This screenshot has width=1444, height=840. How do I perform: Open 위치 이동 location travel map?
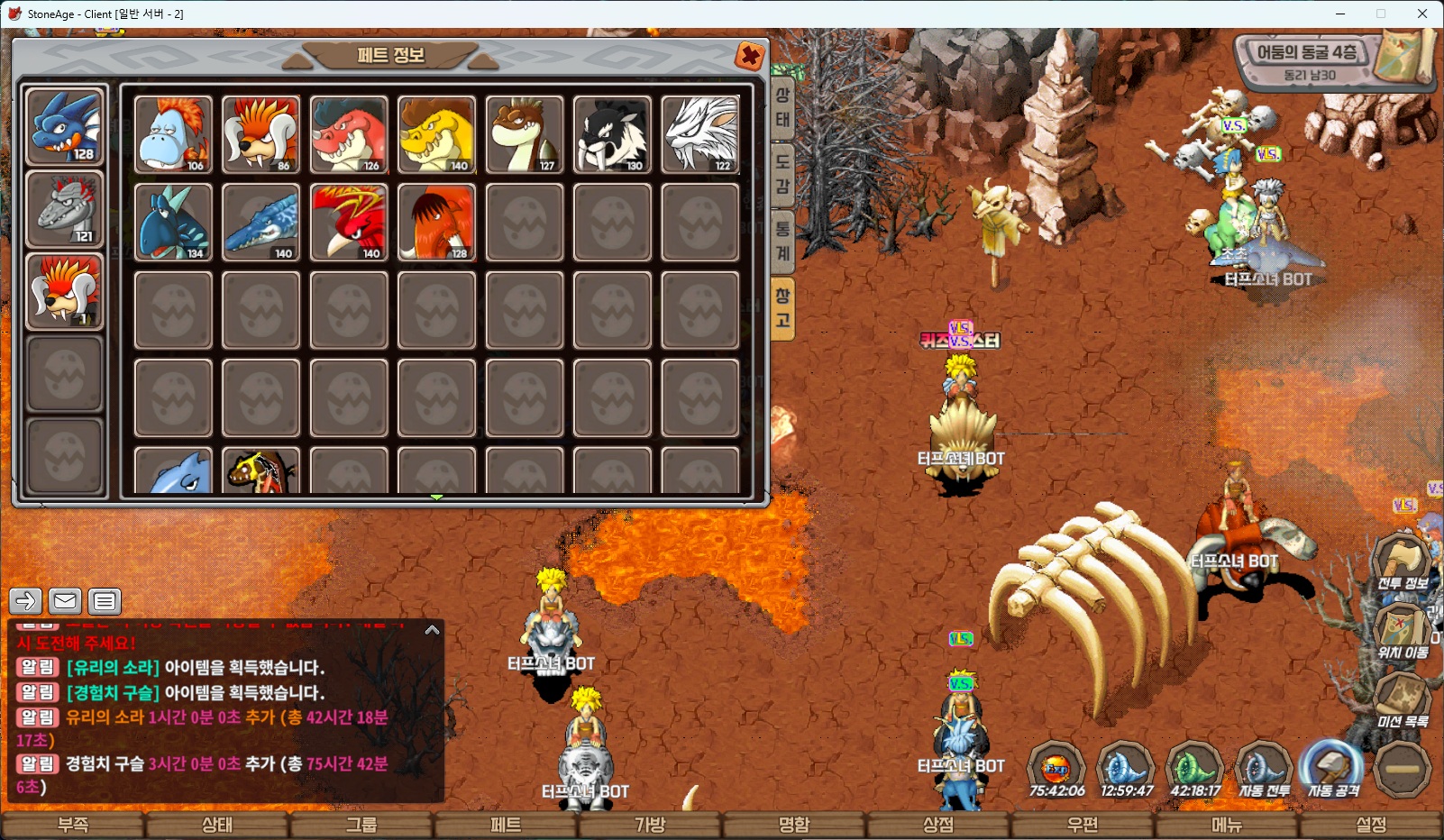[x=1402, y=631]
